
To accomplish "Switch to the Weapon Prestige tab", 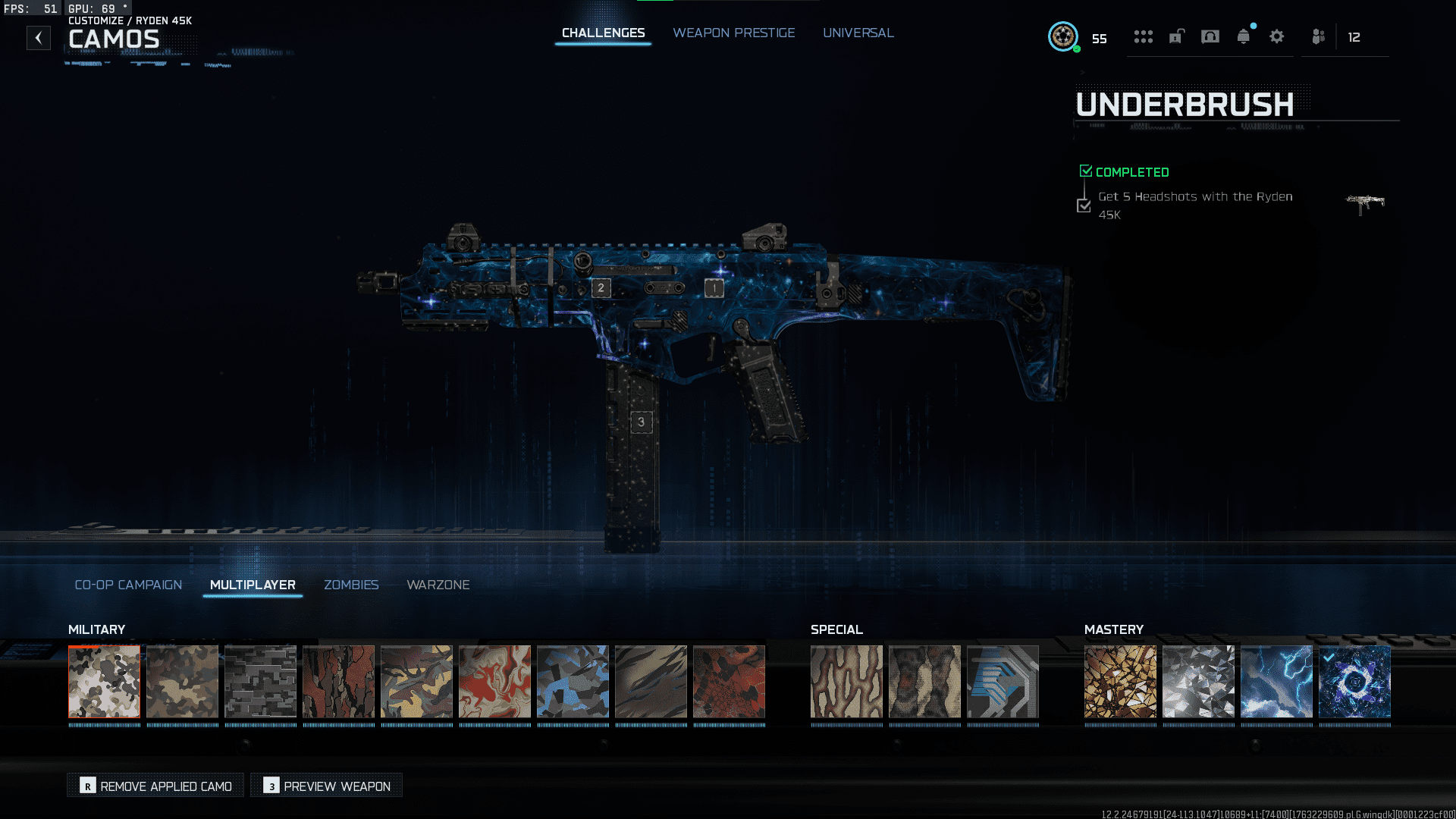I will pyautogui.click(x=733, y=33).
